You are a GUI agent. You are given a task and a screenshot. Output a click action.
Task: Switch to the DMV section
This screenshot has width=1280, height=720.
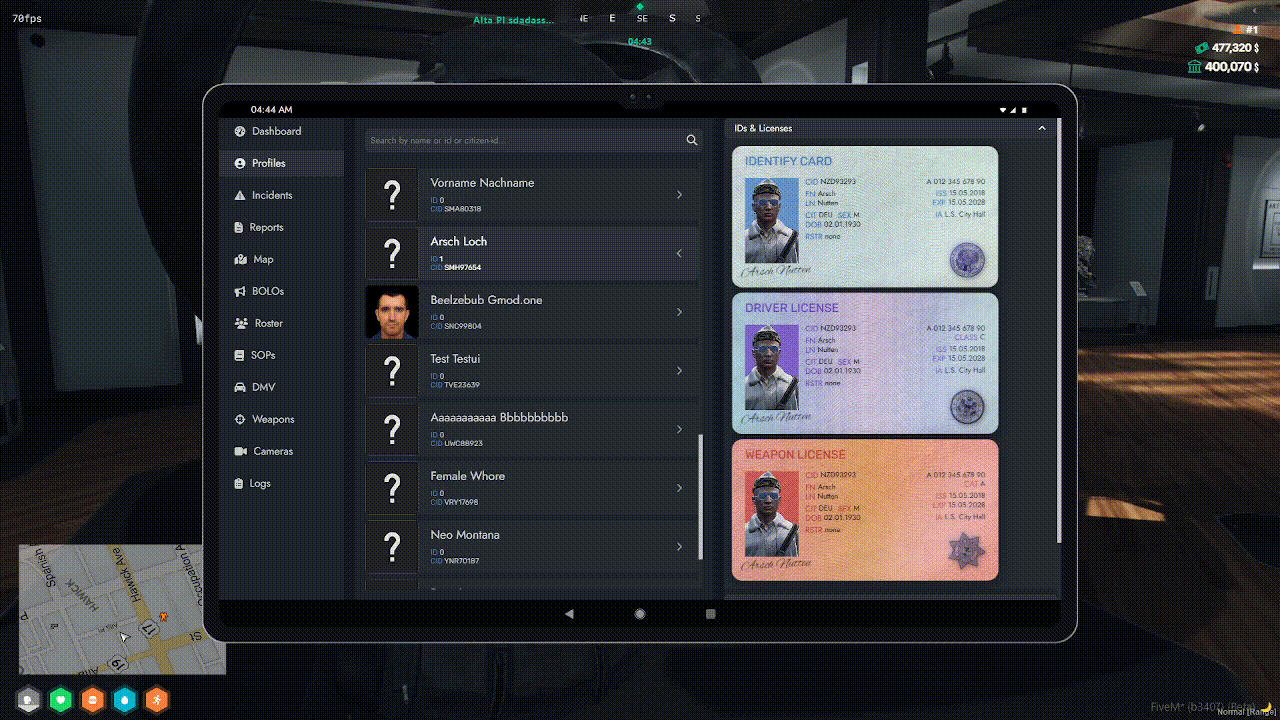click(x=263, y=387)
